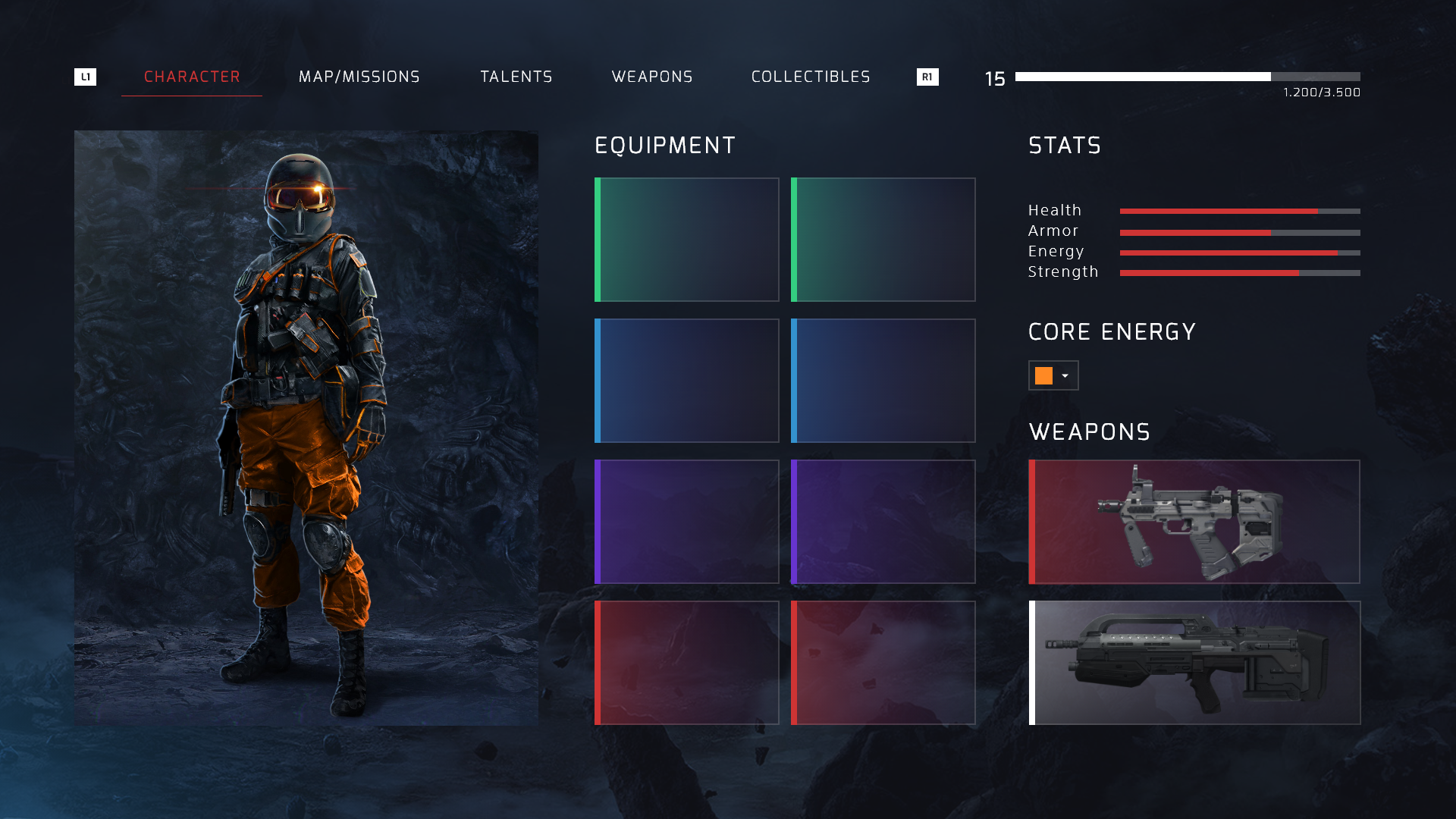
Task: Go to the Talents tab
Action: pos(516,77)
